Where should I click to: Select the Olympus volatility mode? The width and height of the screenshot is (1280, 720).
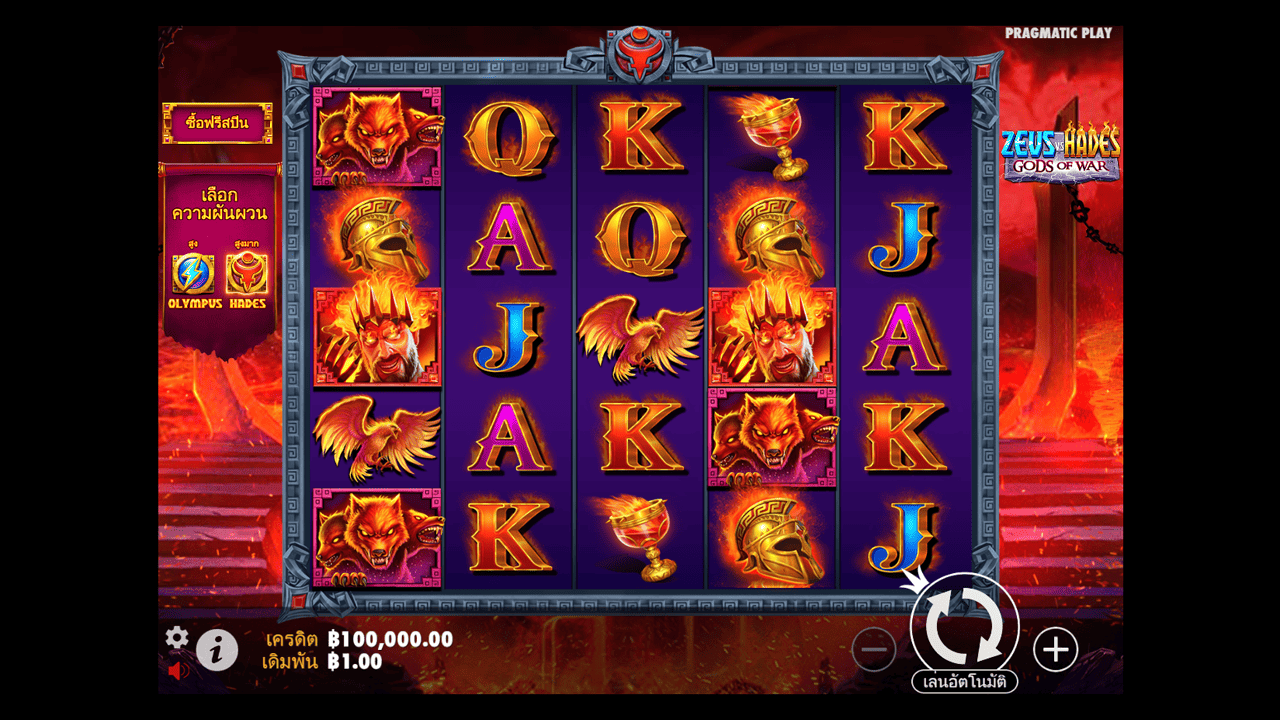(193, 274)
